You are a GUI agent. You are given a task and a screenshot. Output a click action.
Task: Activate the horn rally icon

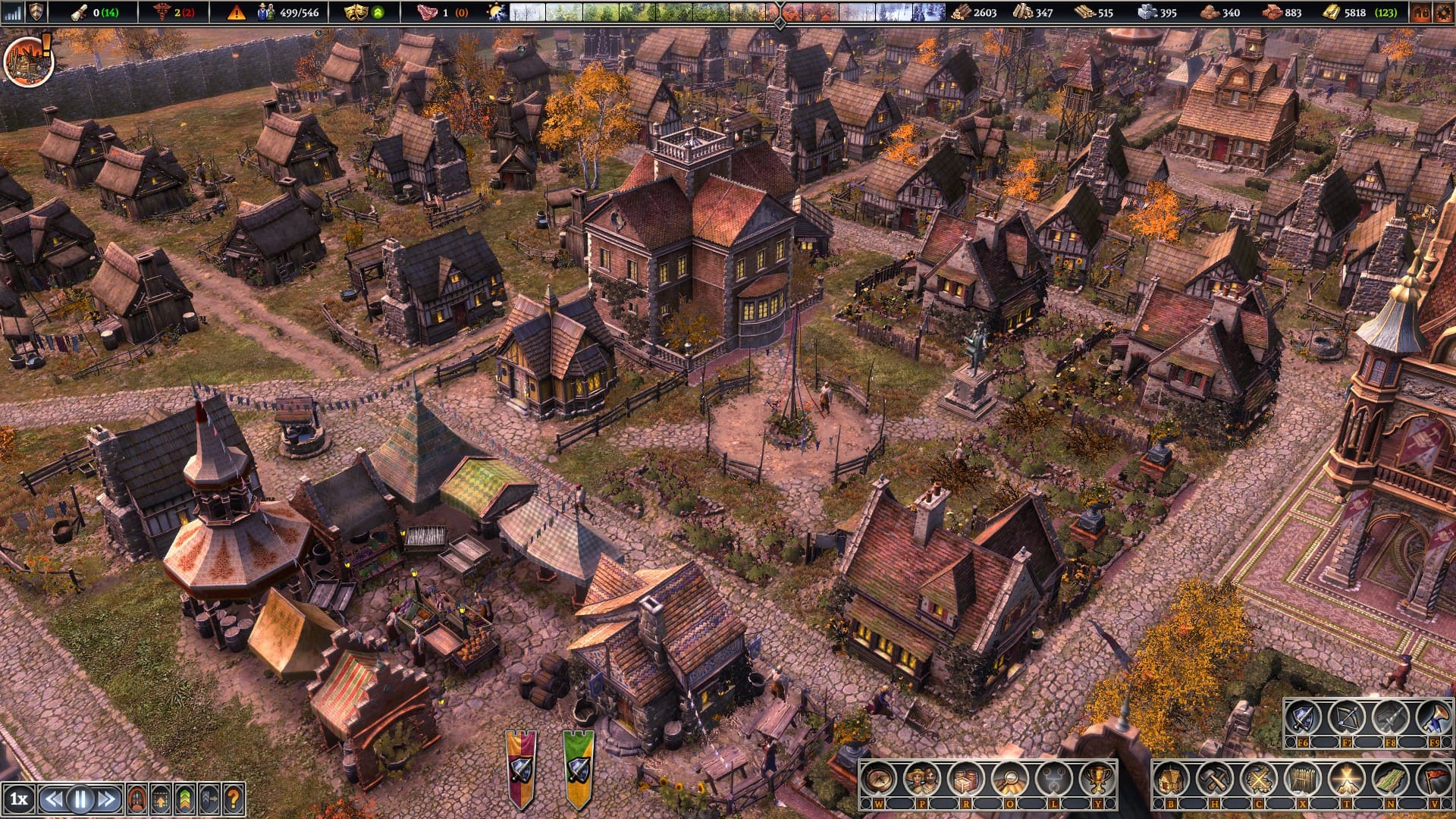(1433, 717)
